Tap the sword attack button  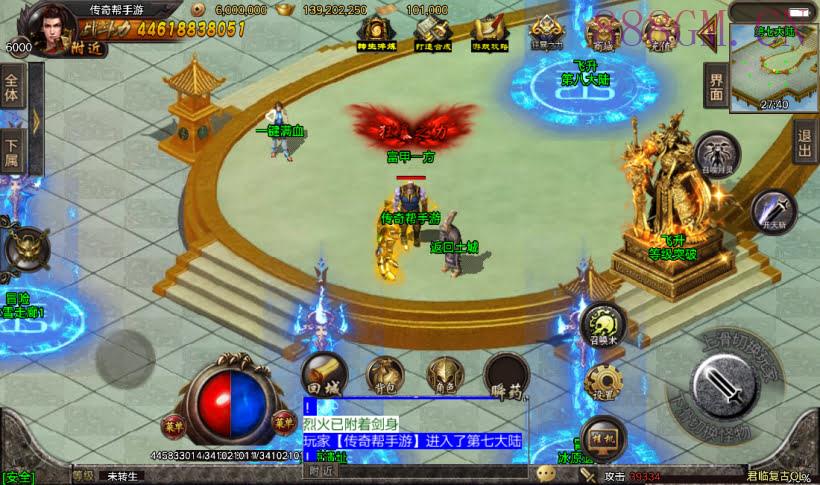(x=718, y=387)
